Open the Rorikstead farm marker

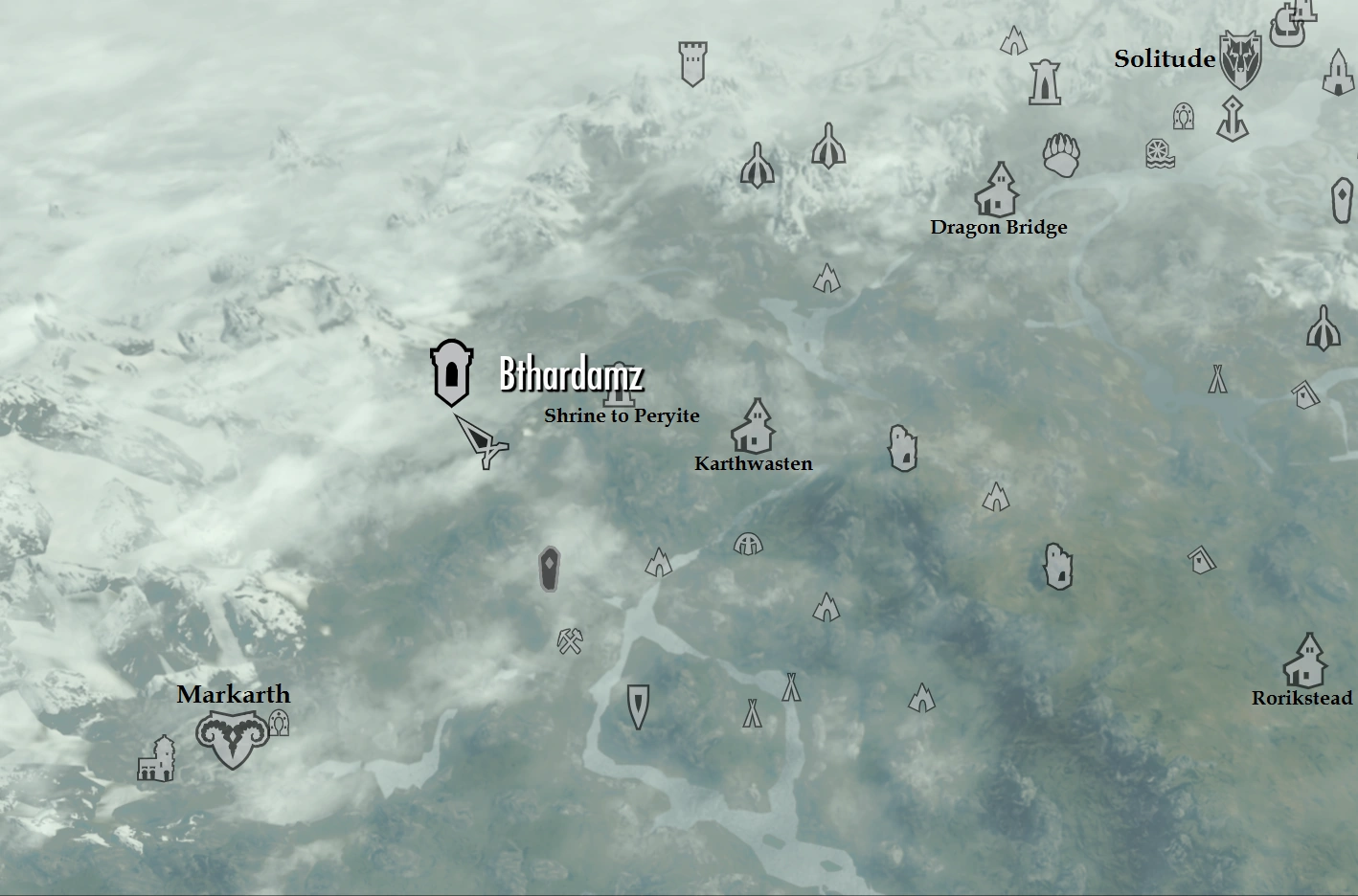click(1307, 659)
